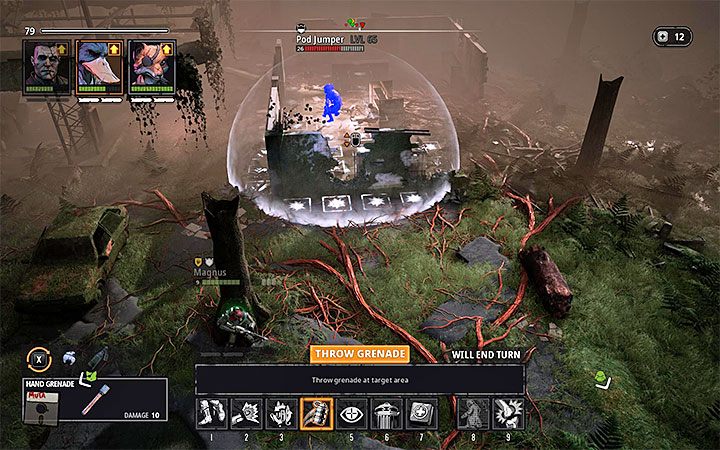Image resolution: width=720 pixels, height=450 pixels.
Task: Select the greyed crouching figure ability in slot 8
Action: point(474,413)
